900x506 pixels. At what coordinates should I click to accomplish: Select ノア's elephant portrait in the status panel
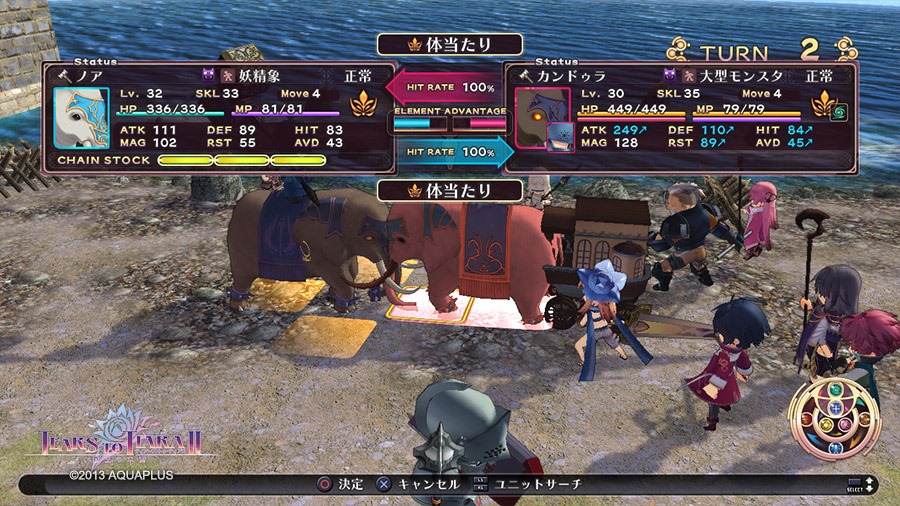pyautogui.click(x=81, y=118)
